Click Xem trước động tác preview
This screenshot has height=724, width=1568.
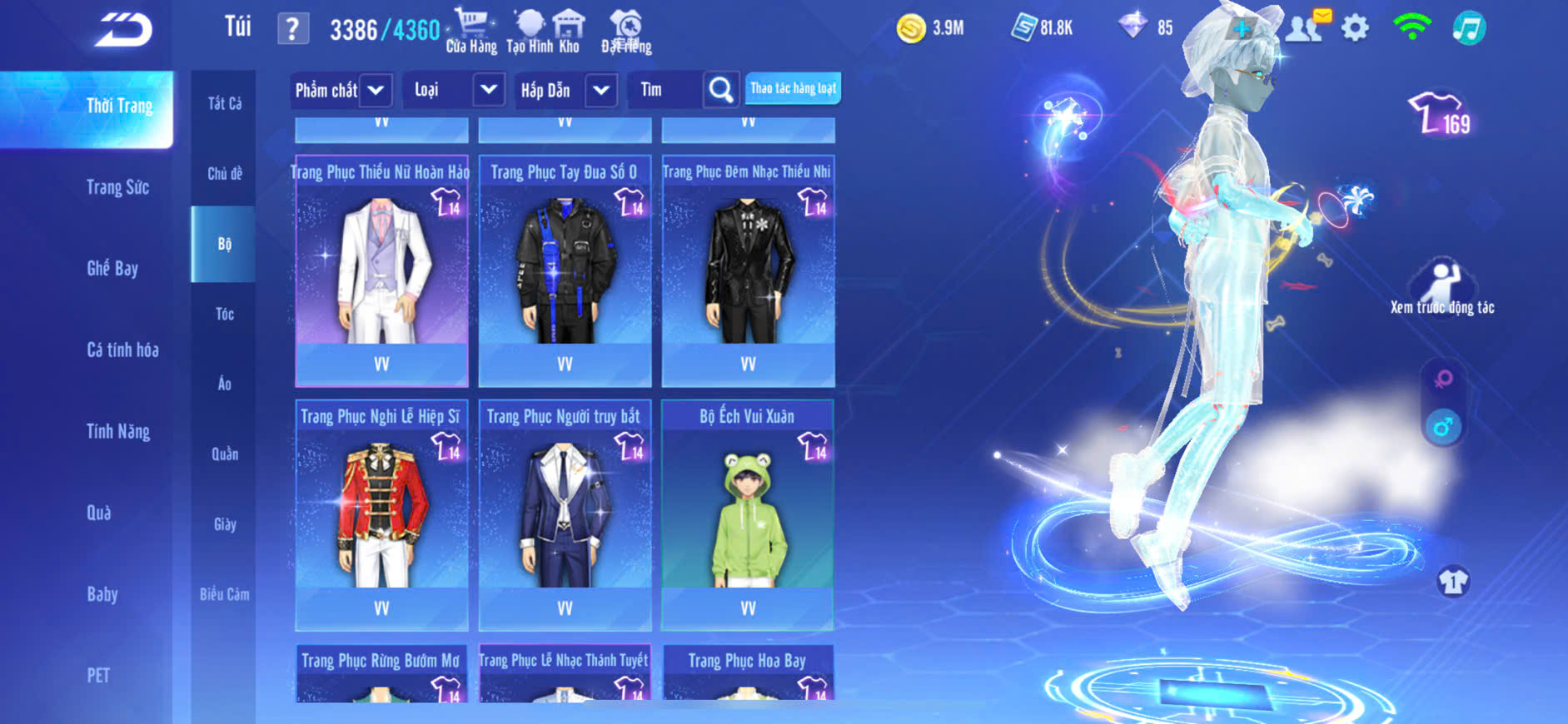[x=1441, y=288]
